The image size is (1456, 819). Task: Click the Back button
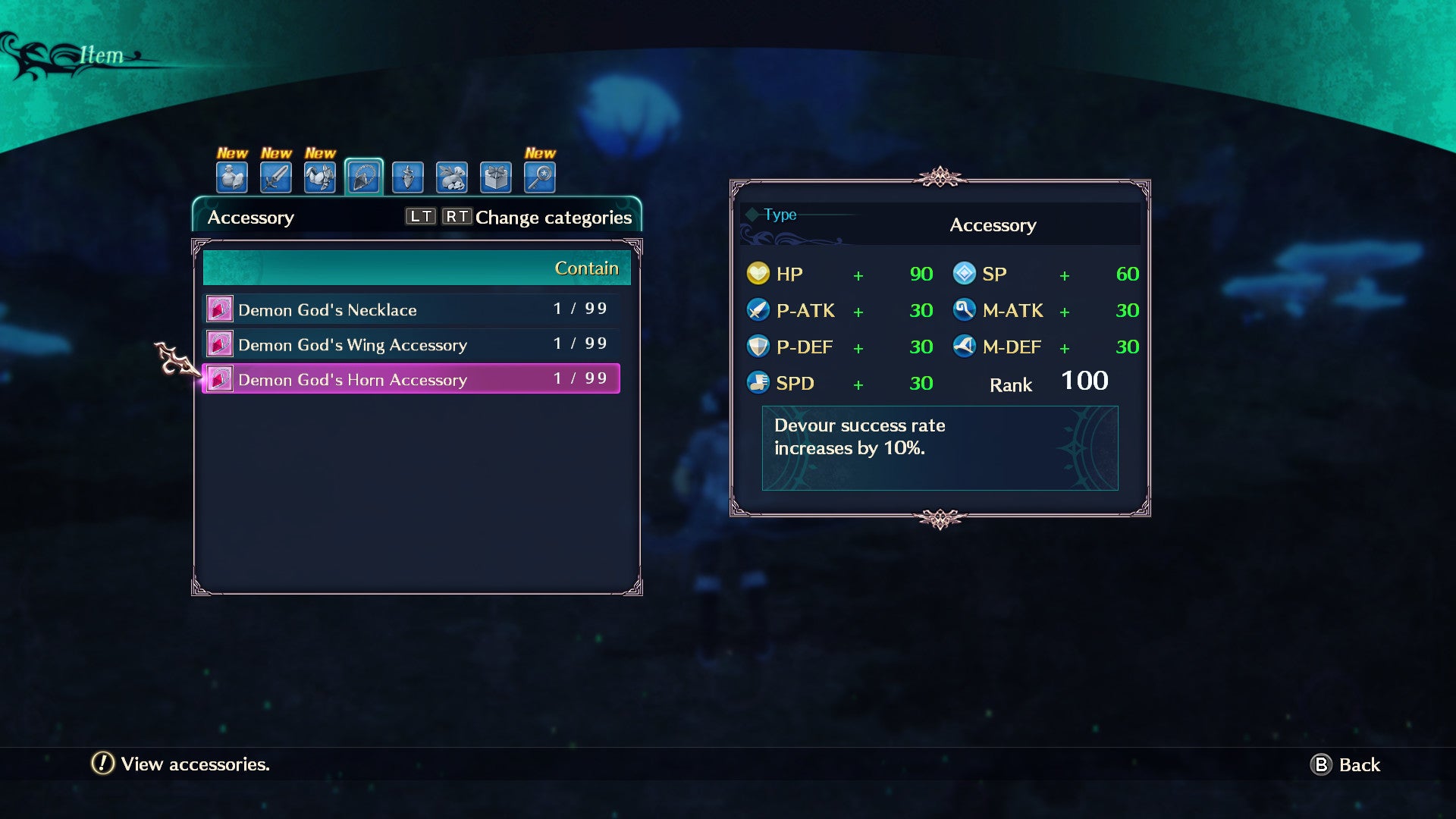tap(1346, 764)
